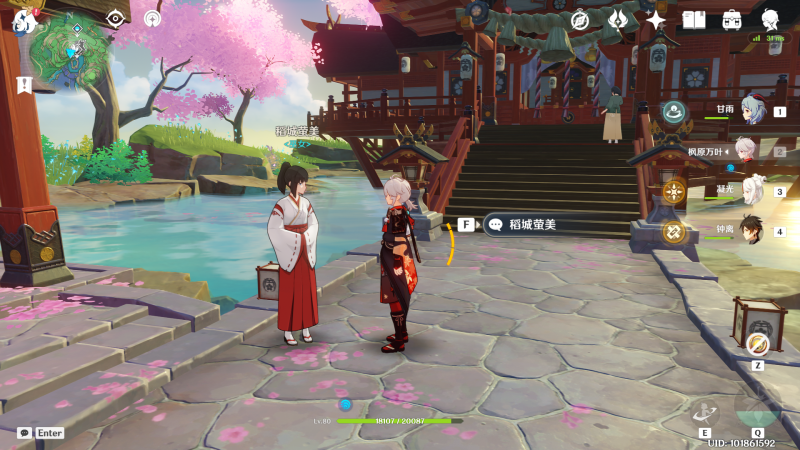Viewport: 800px width, 450px height.
Task: Activate the elemental skill icon
Action: [x=705, y=412]
